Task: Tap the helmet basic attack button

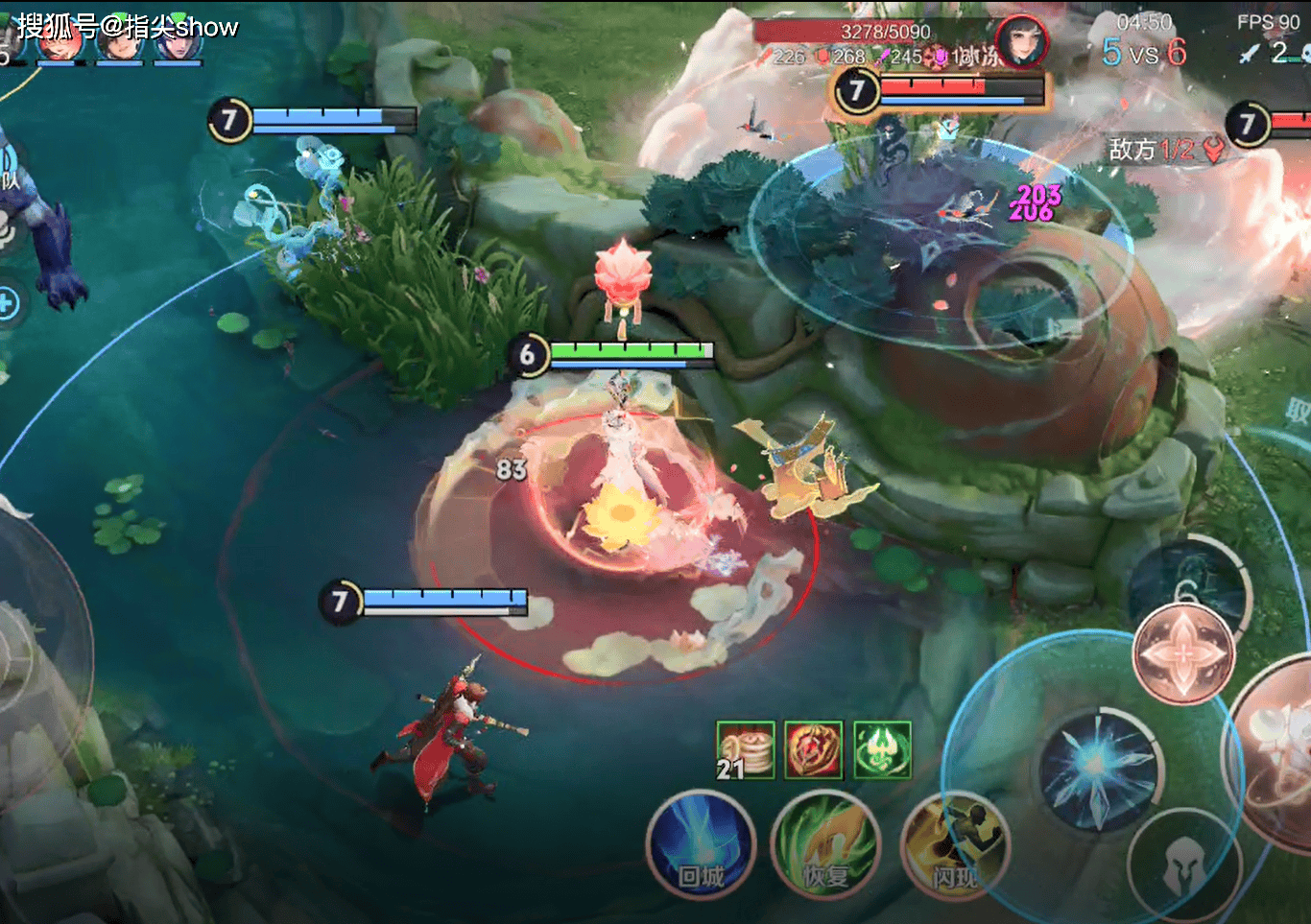Action: [1183, 865]
